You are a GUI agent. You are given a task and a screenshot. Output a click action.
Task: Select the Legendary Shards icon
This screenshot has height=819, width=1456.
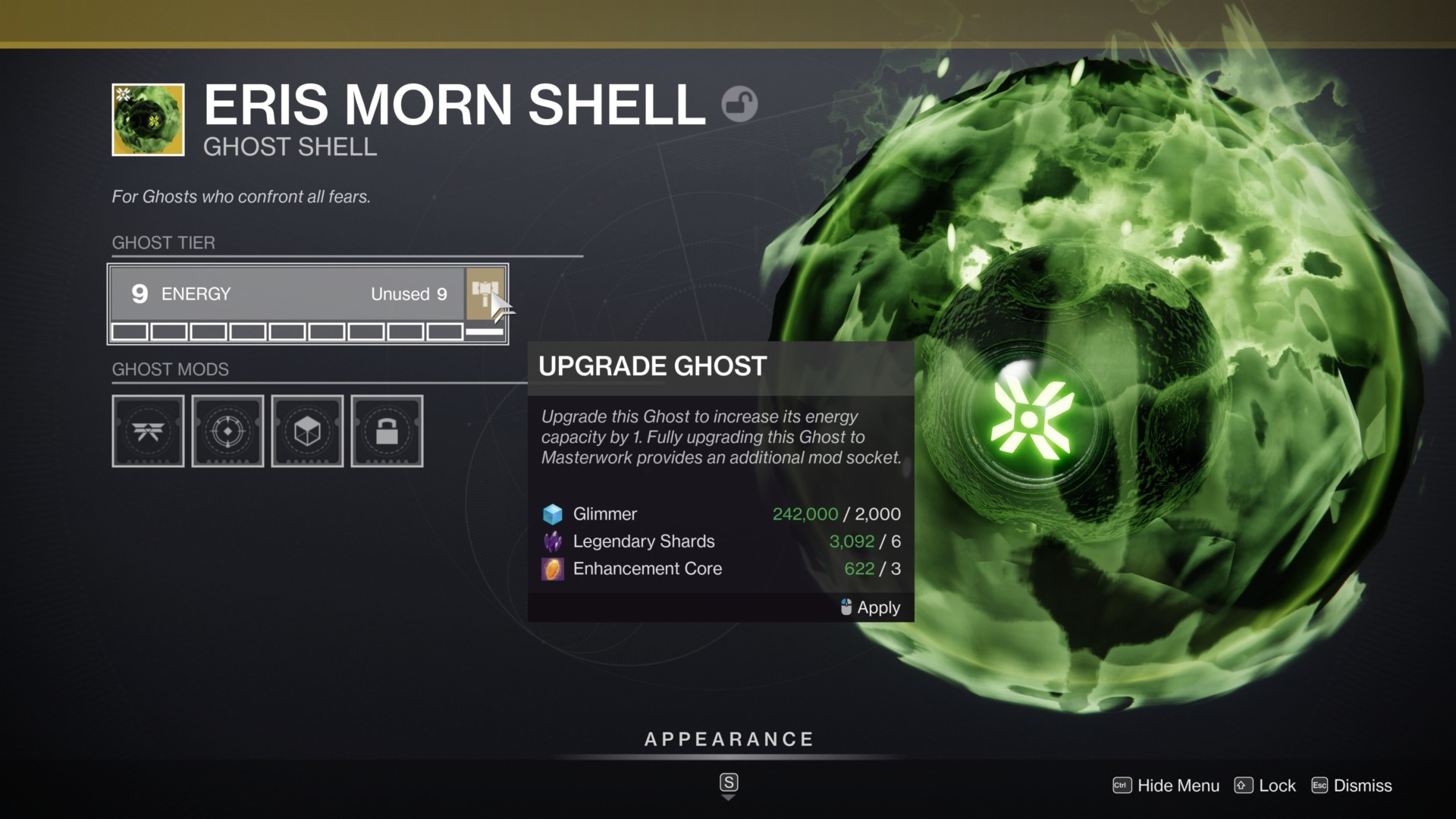click(x=552, y=541)
